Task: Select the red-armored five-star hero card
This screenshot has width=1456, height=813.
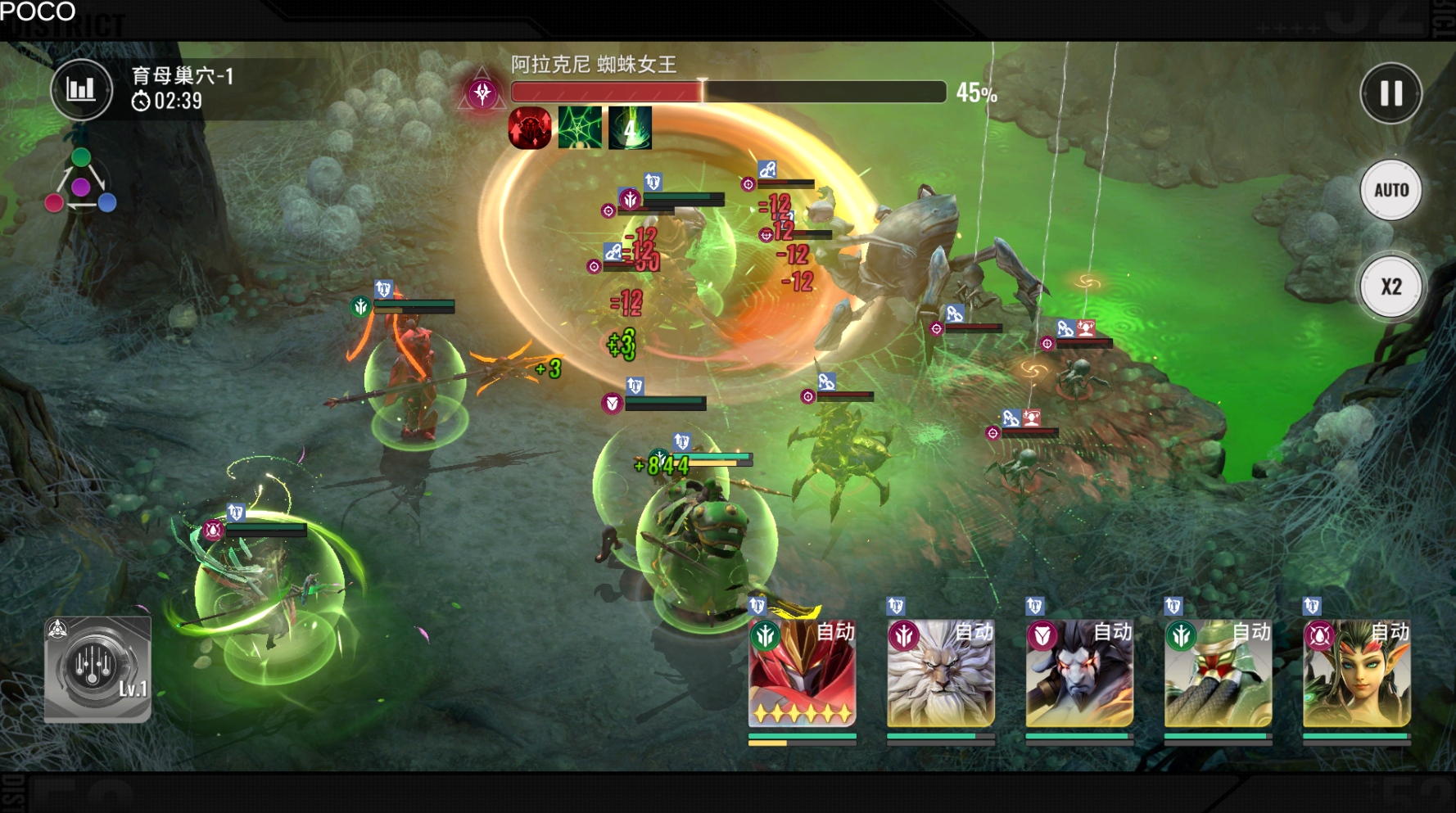Action: [x=802, y=673]
